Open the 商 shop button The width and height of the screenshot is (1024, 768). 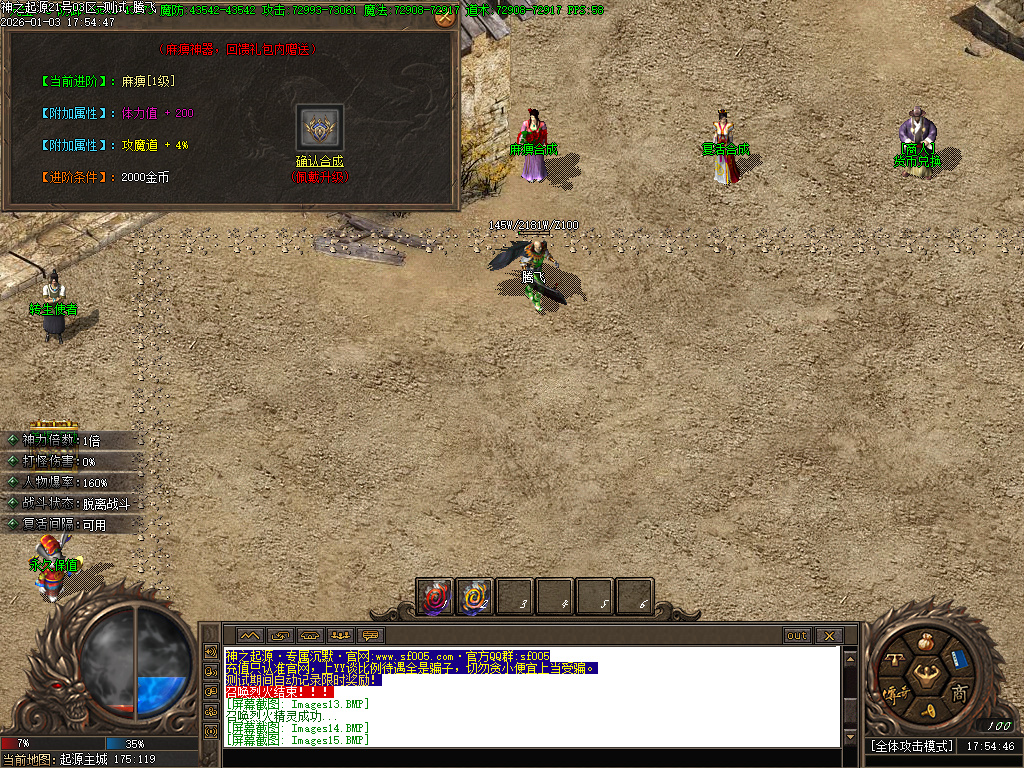pos(959,693)
